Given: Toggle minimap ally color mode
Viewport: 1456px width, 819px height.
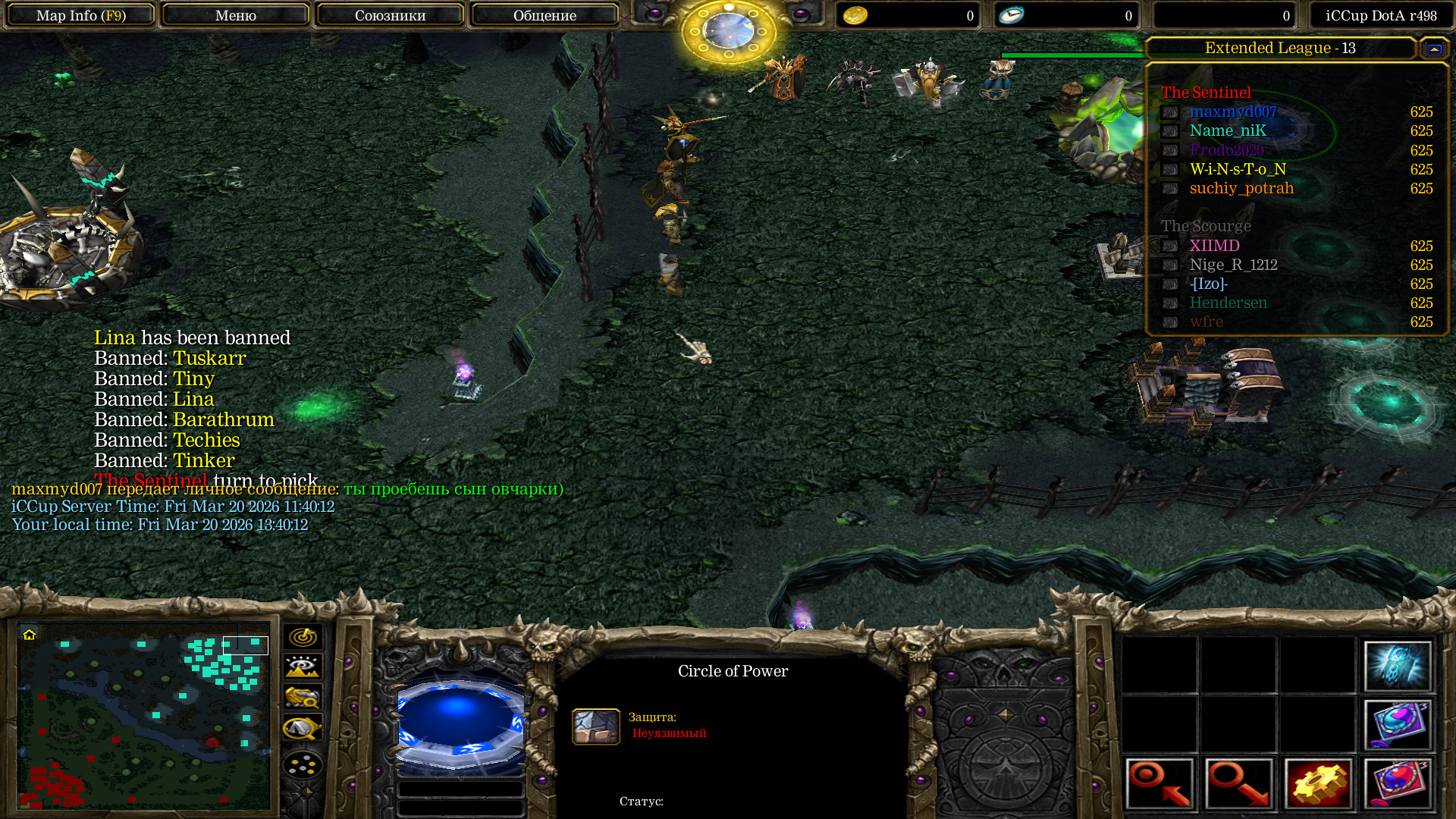Looking at the screenshot, I should tap(303, 697).
